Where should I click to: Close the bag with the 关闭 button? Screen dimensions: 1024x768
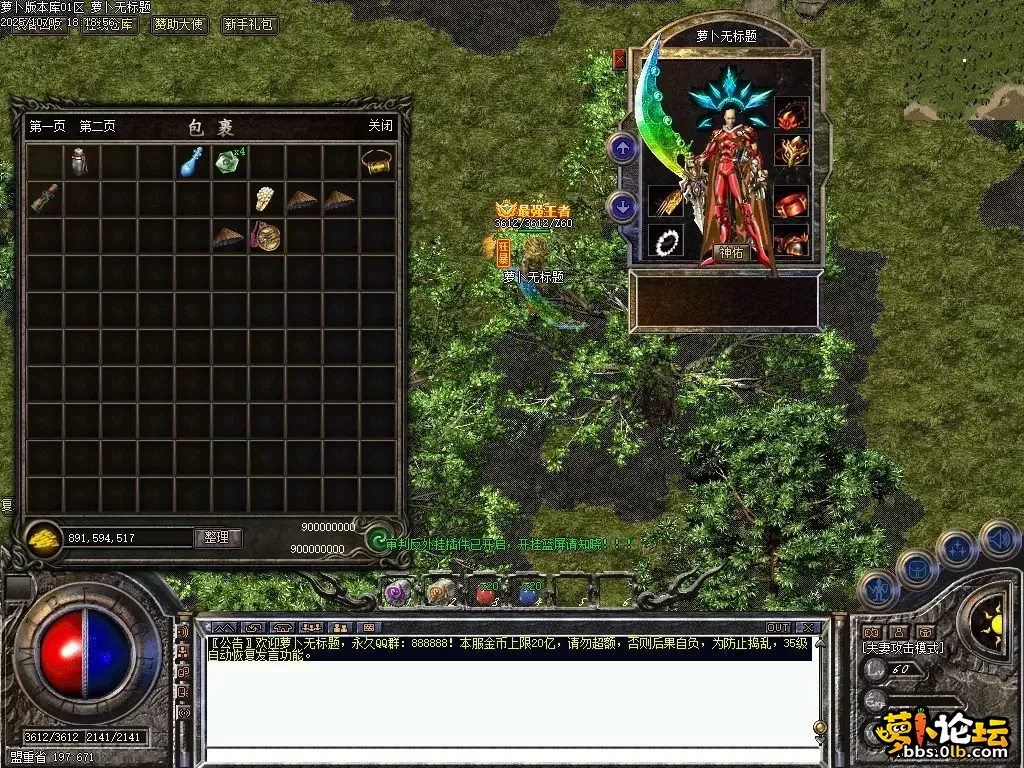pos(380,127)
